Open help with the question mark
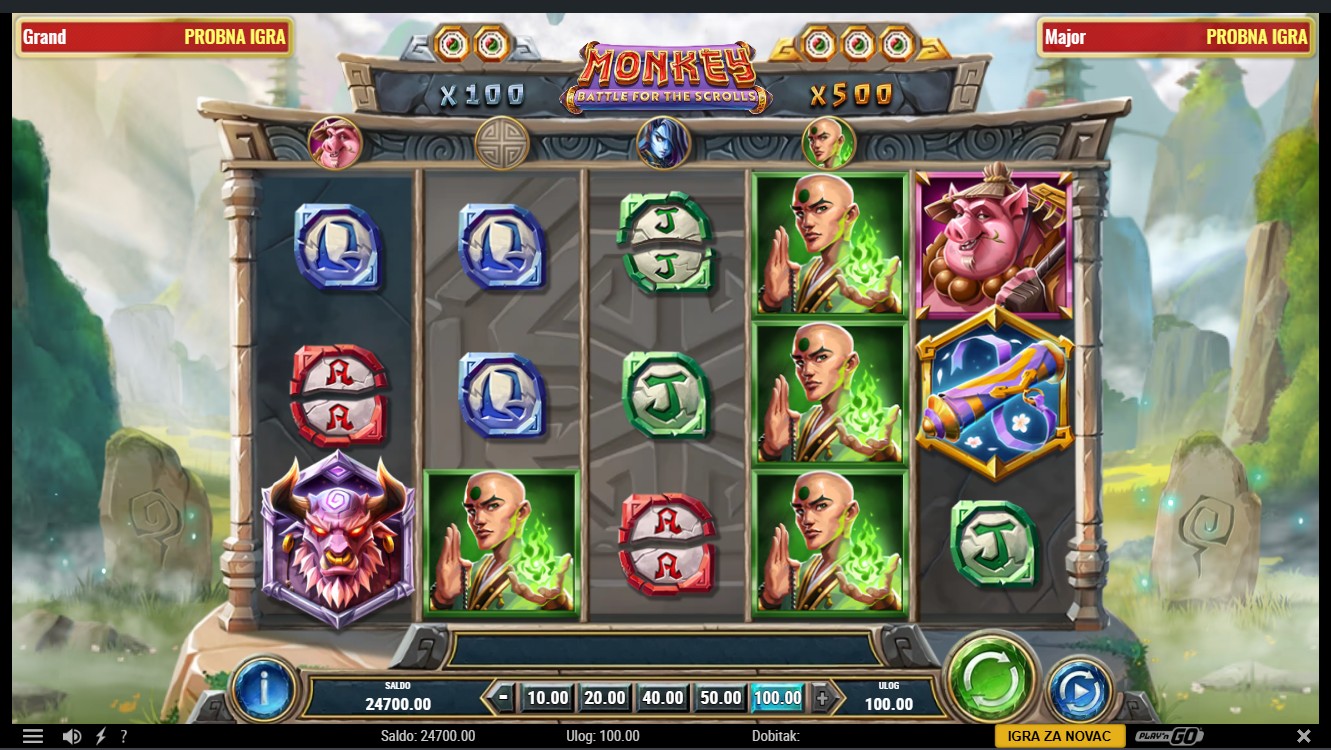1331x750 pixels. [x=124, y=737]
